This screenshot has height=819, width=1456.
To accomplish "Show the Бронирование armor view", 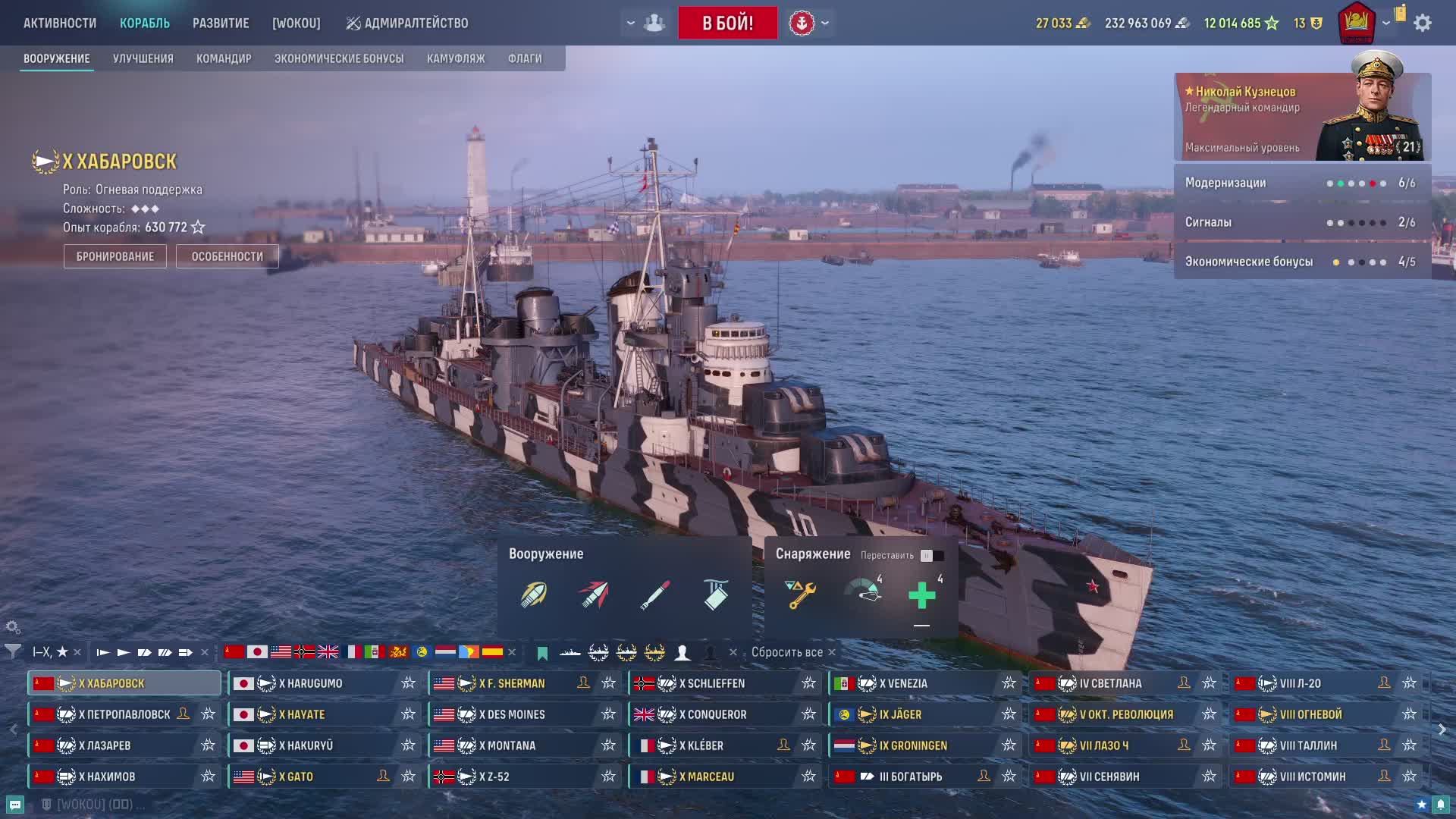I will 115,256.
